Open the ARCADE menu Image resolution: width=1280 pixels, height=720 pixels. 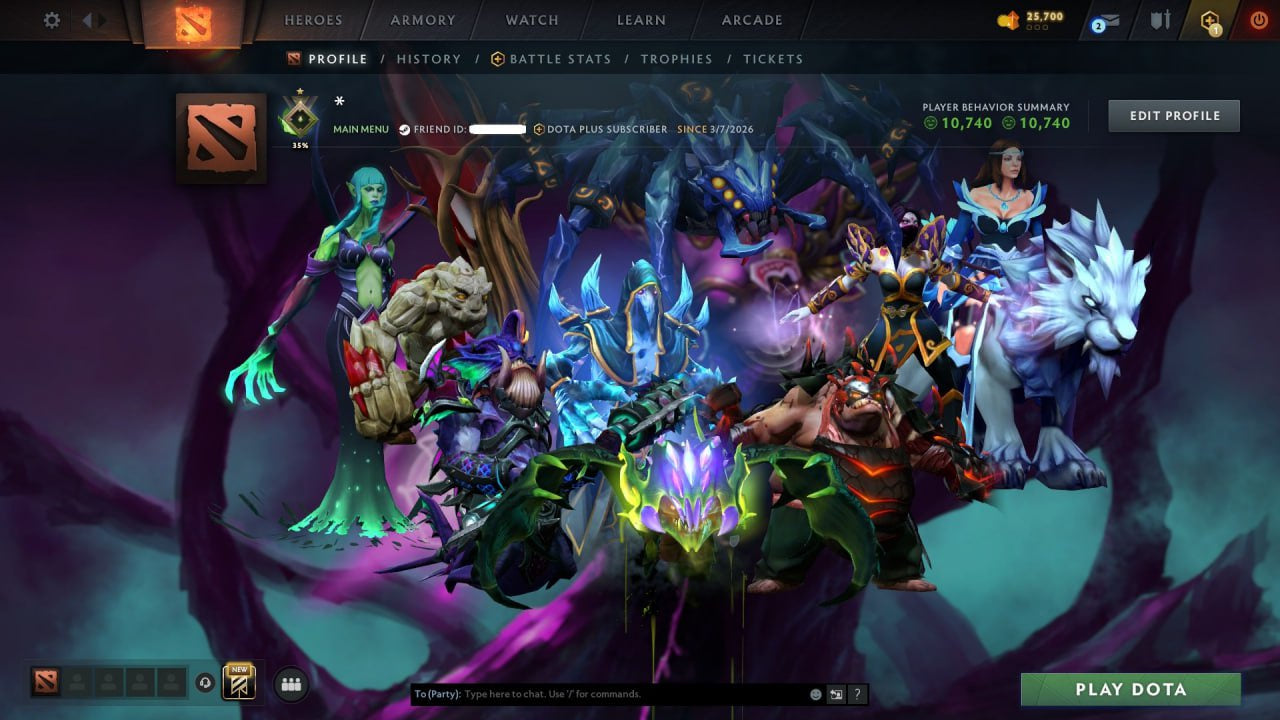(751, 19)
